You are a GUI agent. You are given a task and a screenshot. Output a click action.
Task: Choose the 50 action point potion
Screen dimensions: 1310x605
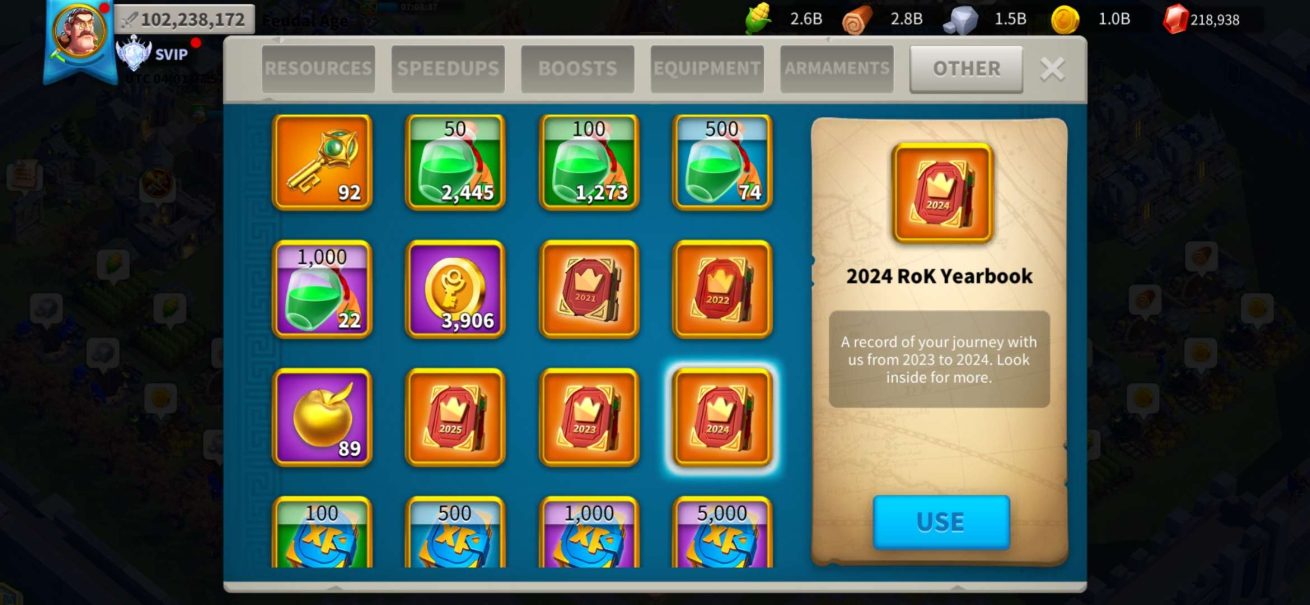pyautogui.click(x=455, y=162)
